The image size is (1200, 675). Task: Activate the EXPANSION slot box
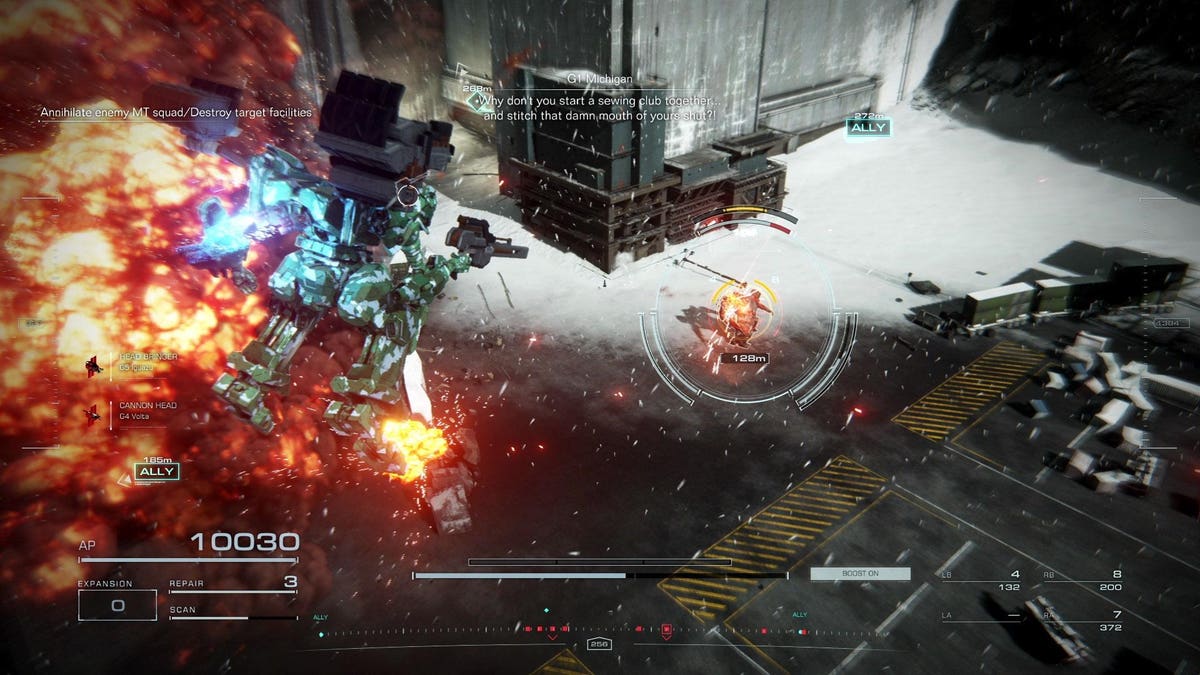[x=117, y=604]
